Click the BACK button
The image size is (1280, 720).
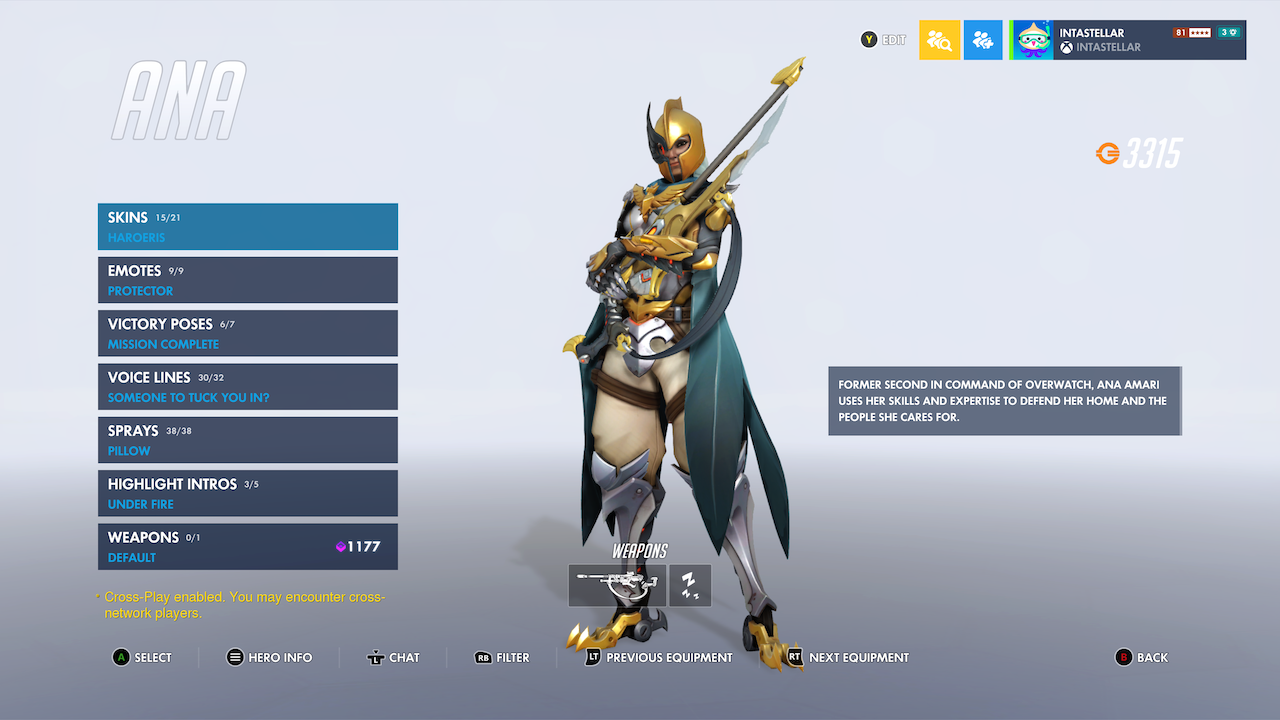click(1142, 657)
